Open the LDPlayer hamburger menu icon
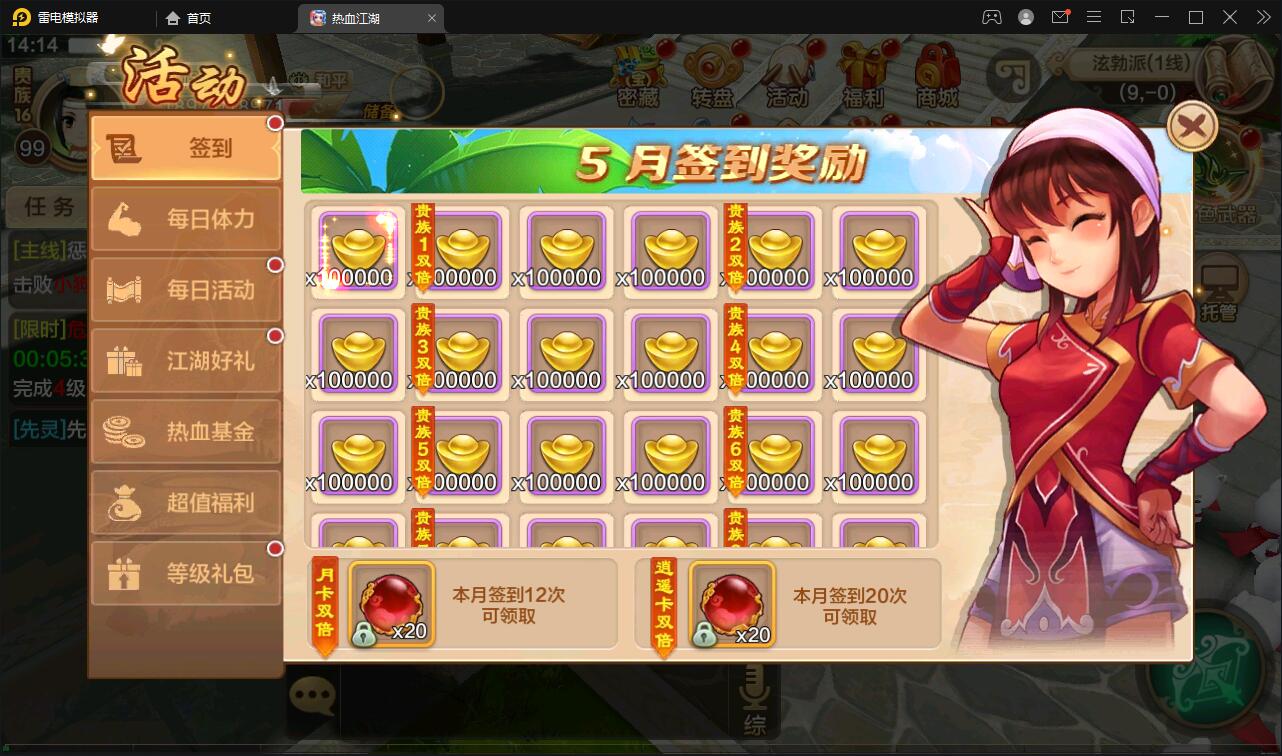This screenshot has width=1282, height=756. (1094, 17)
